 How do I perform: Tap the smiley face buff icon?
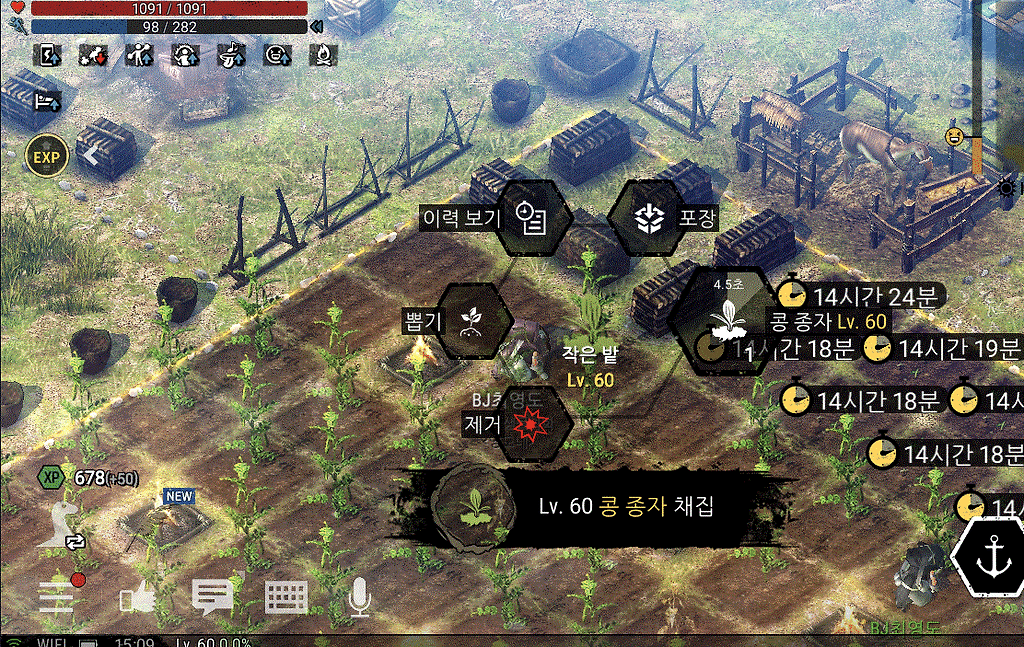point(277,55)
